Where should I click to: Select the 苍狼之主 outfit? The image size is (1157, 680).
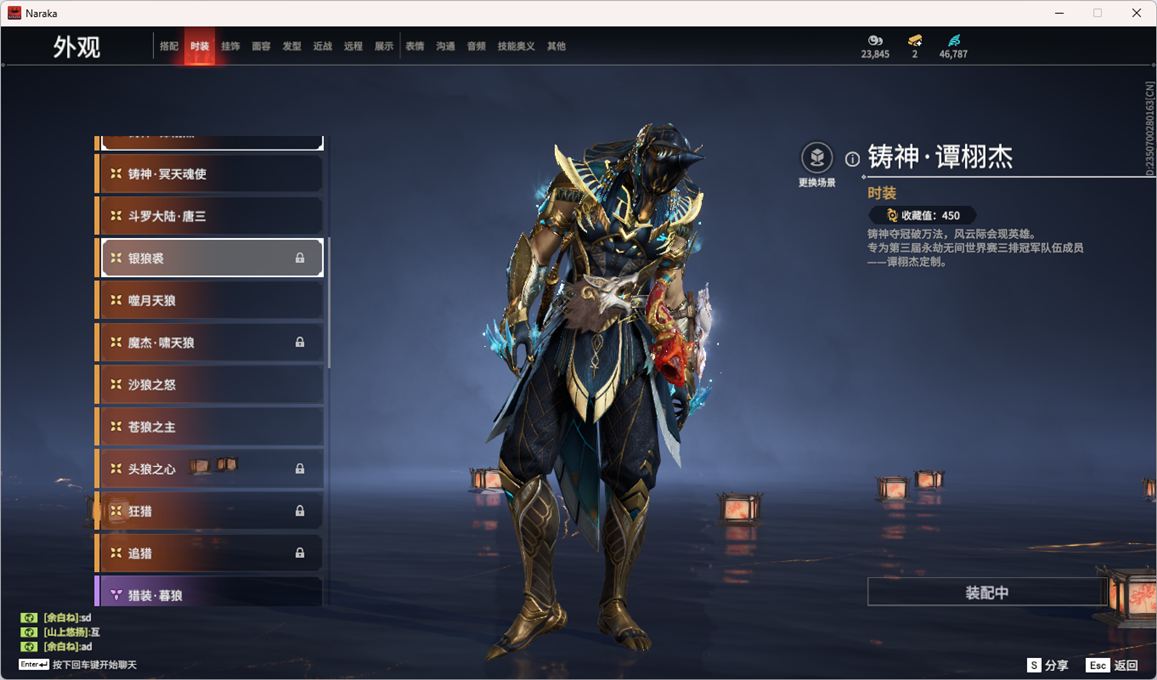(x=211, y=426)
